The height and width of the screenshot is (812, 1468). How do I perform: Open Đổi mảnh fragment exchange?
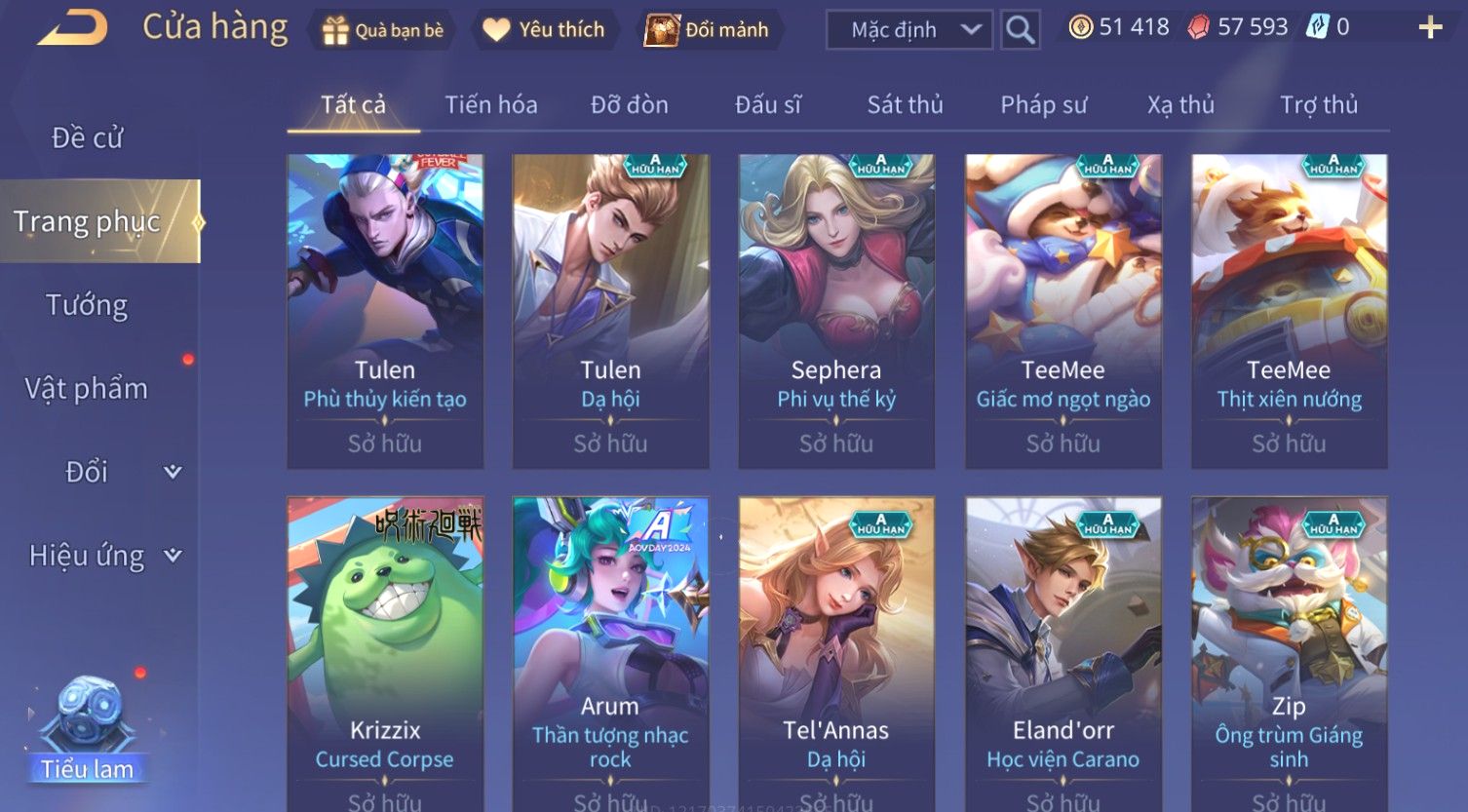click(708, 30)
